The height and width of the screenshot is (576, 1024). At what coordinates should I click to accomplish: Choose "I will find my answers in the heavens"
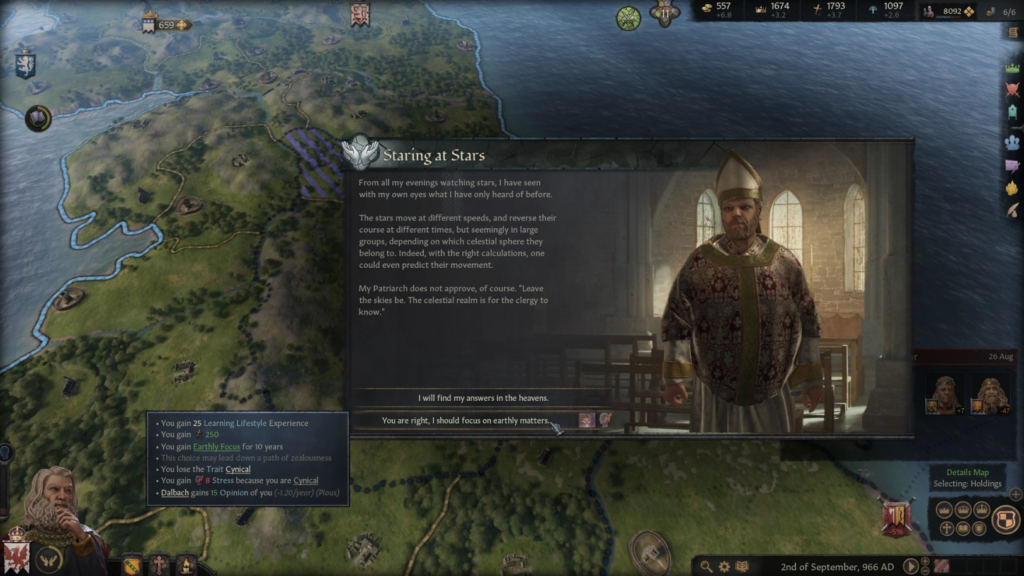[466, 397]
